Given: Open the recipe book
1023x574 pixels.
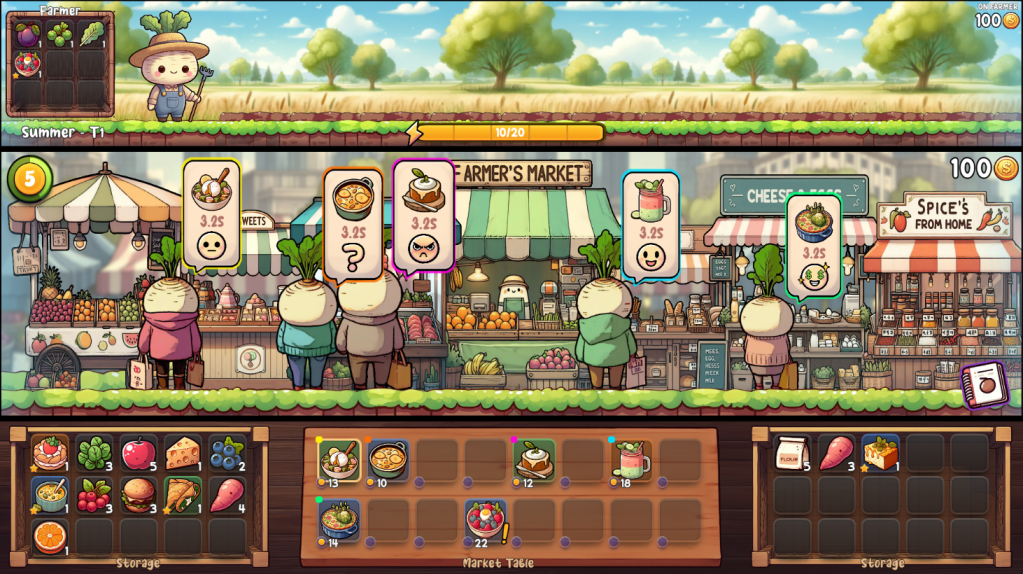Looking at the screenshot, I should pyautogui.click(x=984, y=384).
